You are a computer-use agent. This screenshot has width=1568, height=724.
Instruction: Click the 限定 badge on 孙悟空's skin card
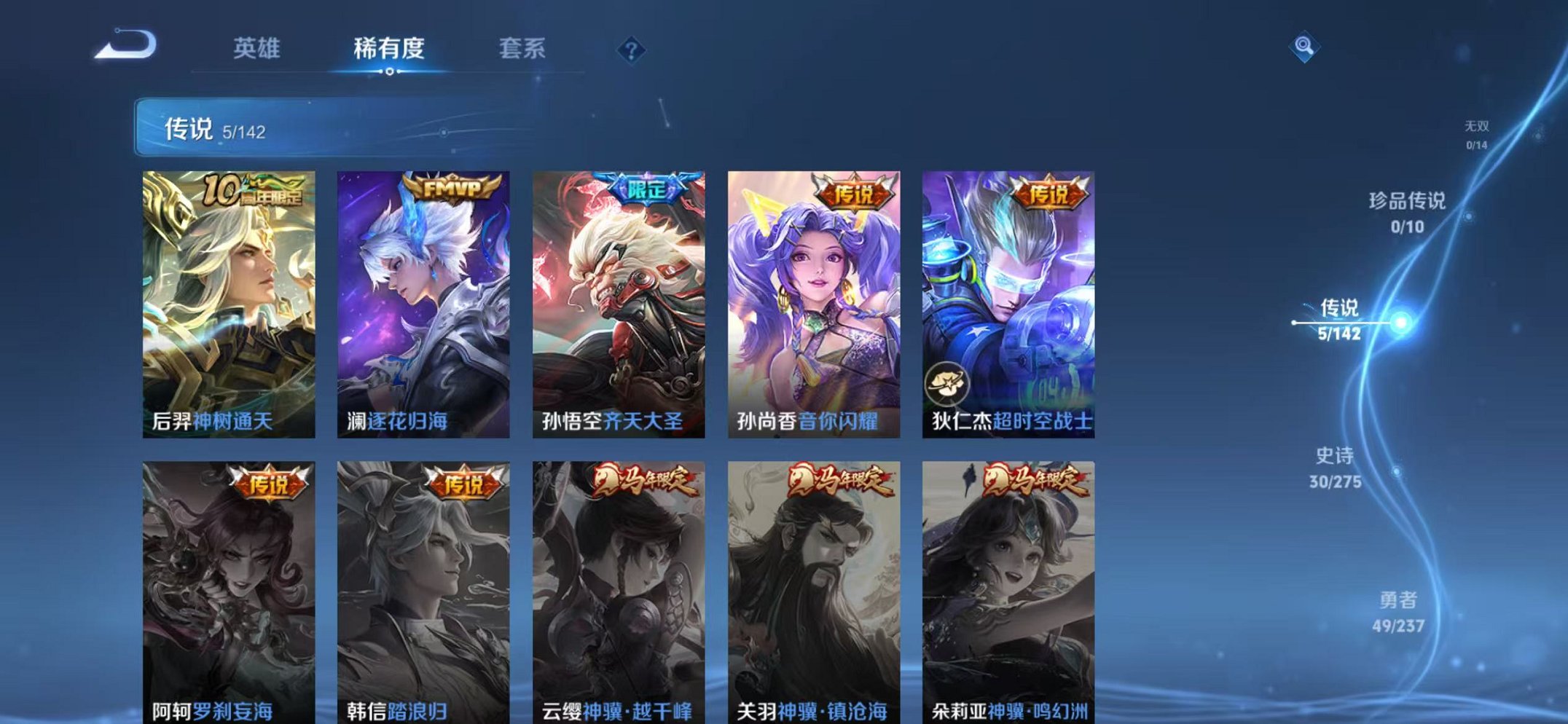(646, 188)
